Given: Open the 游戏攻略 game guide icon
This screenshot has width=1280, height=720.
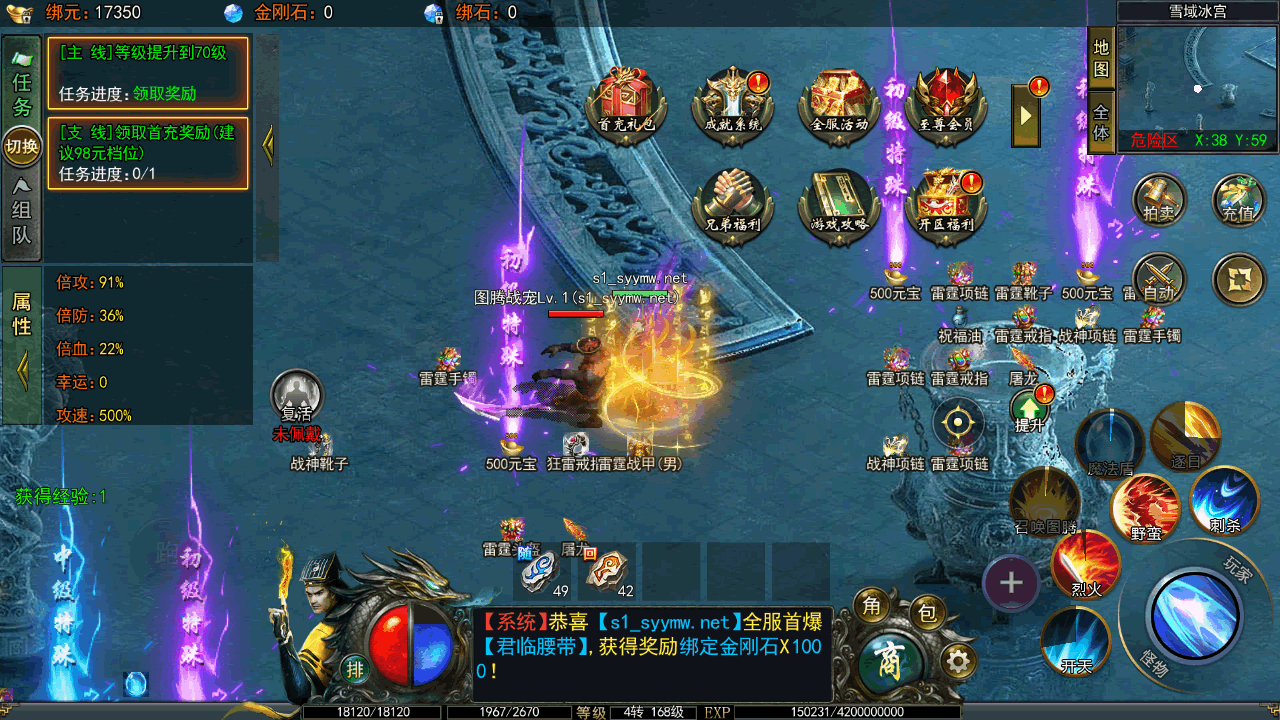Looking at the screenshot, I should tap(838, 201).
